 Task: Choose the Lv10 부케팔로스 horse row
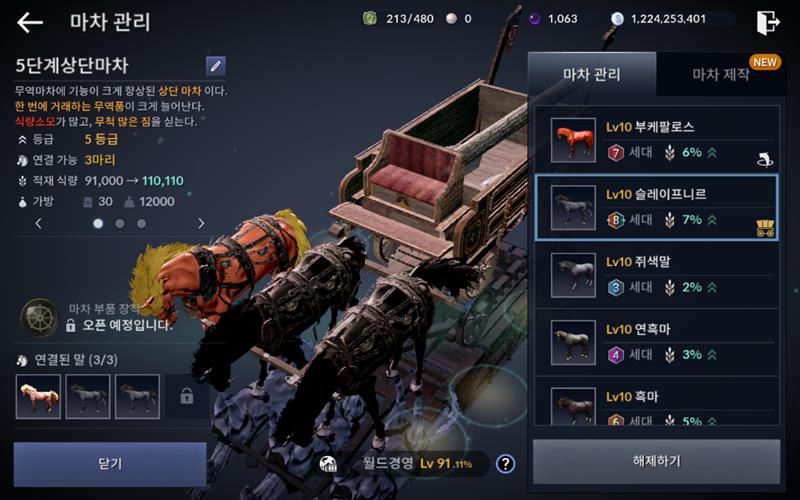(x=656, y=140)
